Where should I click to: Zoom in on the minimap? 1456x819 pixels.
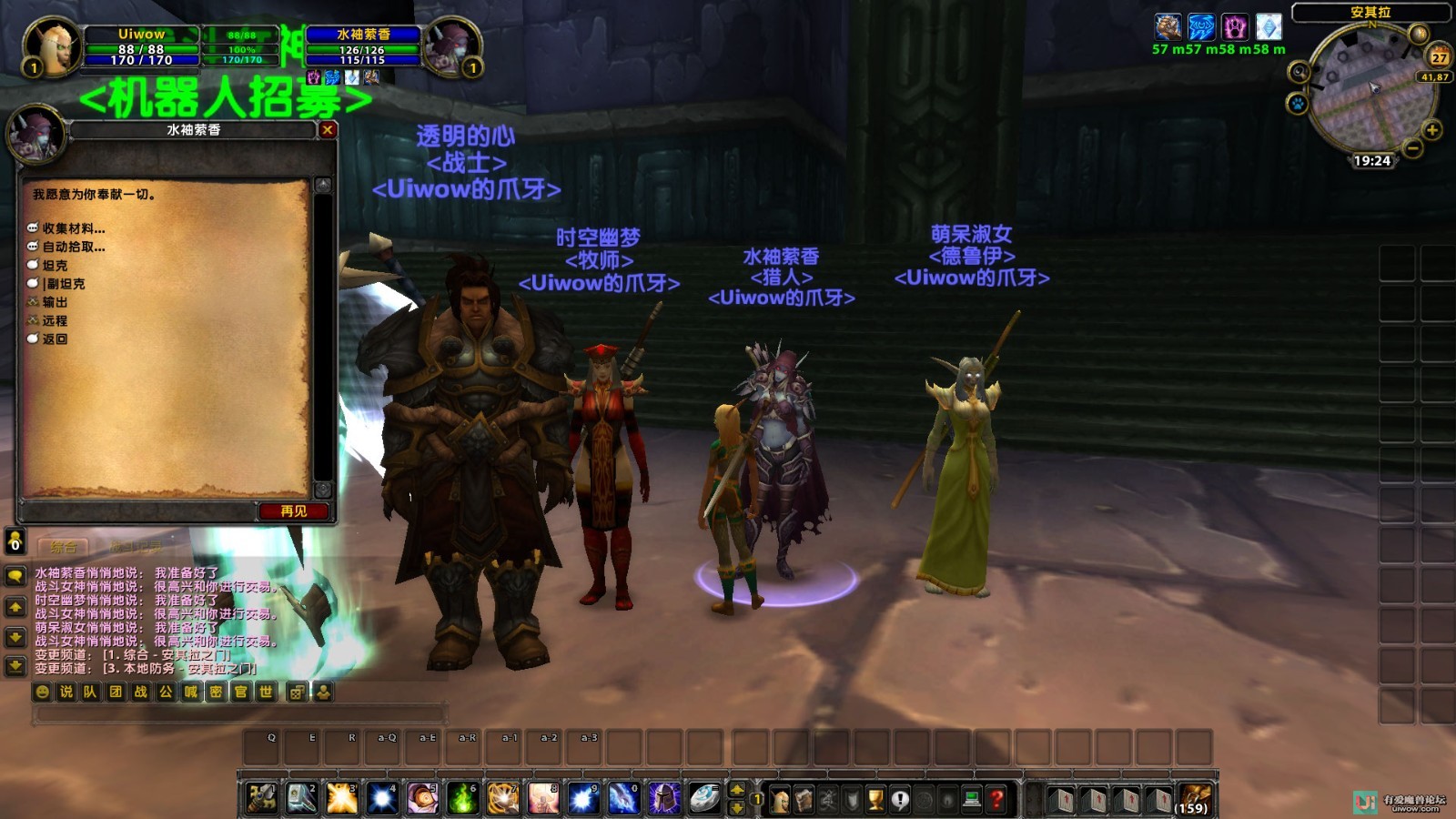click(1432, 130)
